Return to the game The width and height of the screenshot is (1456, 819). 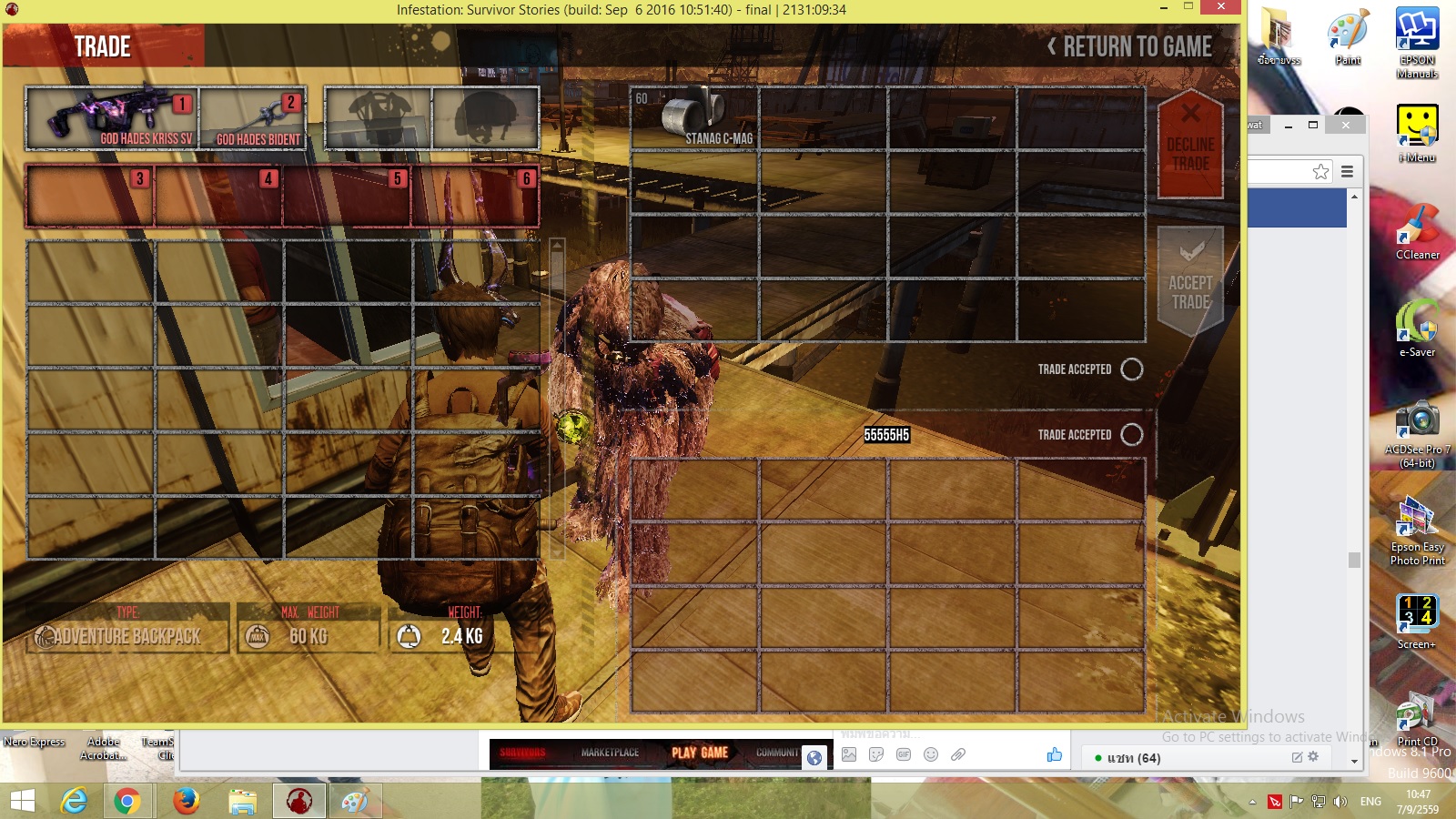click(1130, 46)
